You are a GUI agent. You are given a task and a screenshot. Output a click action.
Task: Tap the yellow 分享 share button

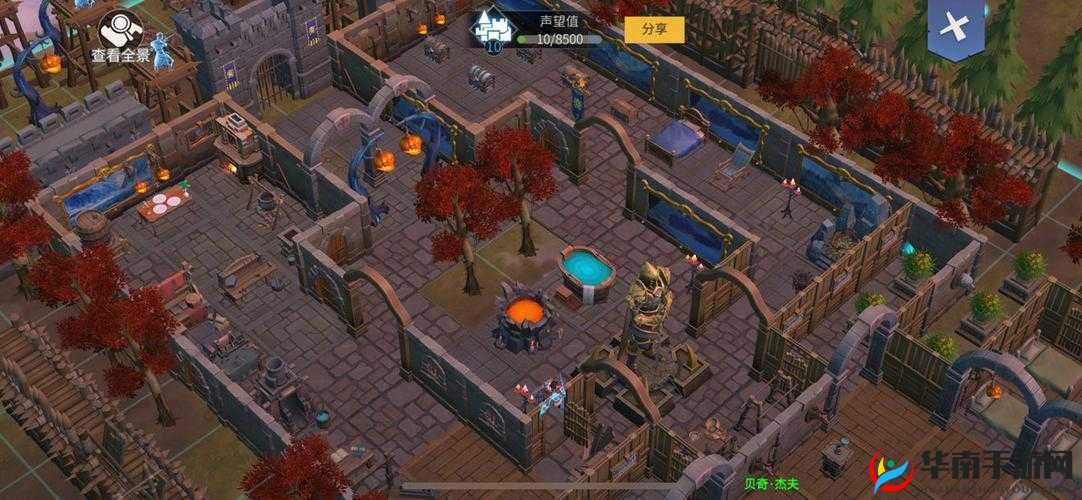(654, 29)
